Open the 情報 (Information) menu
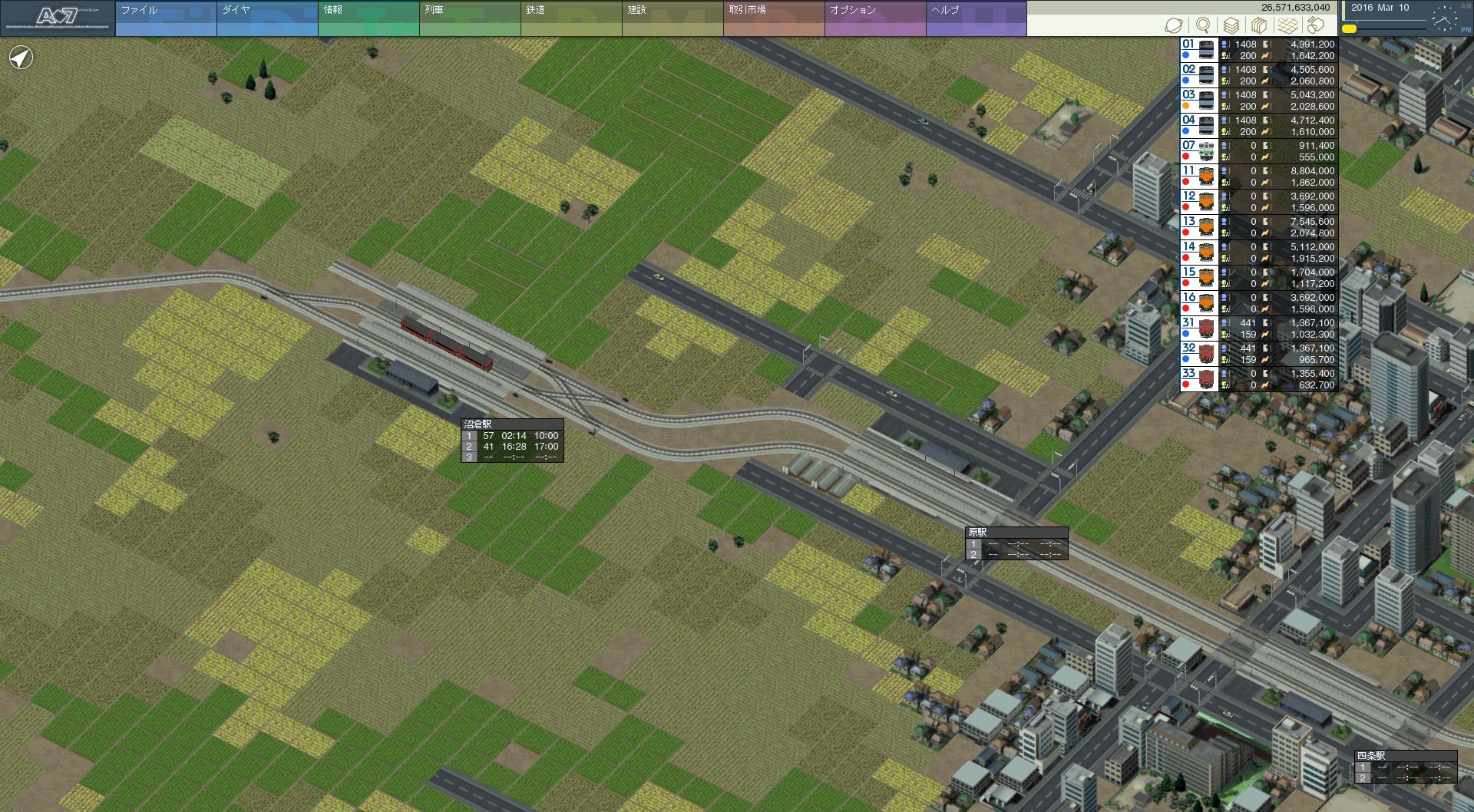This screenshot has width=1474, height=812. tap(368, 18)
